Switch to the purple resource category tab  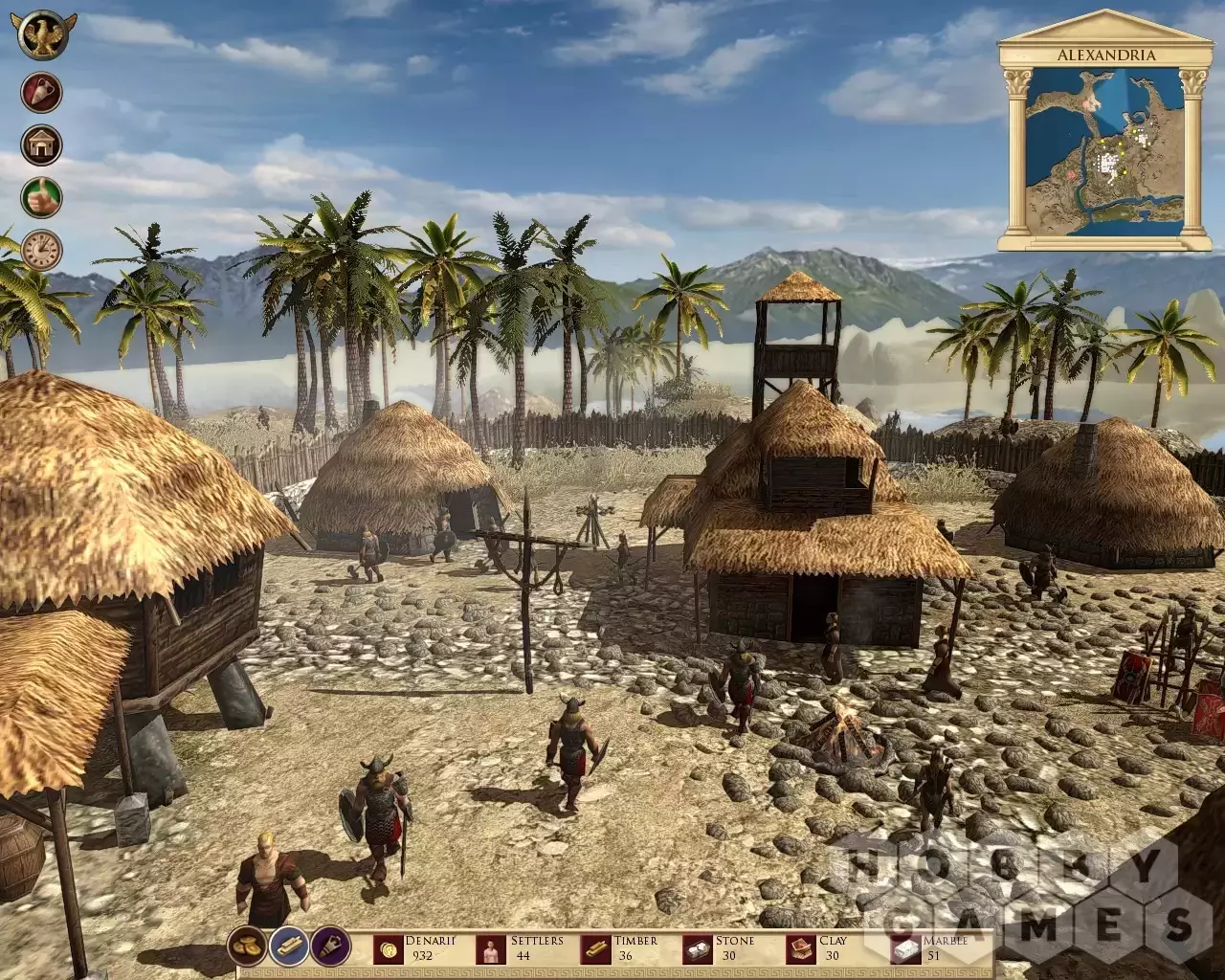tap(330, 947)
